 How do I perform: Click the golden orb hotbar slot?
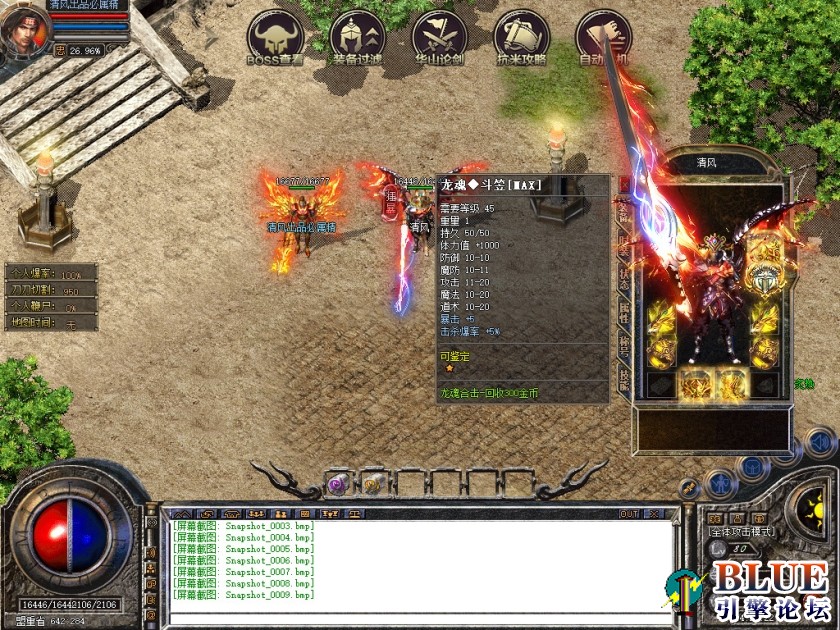(370, 485)
